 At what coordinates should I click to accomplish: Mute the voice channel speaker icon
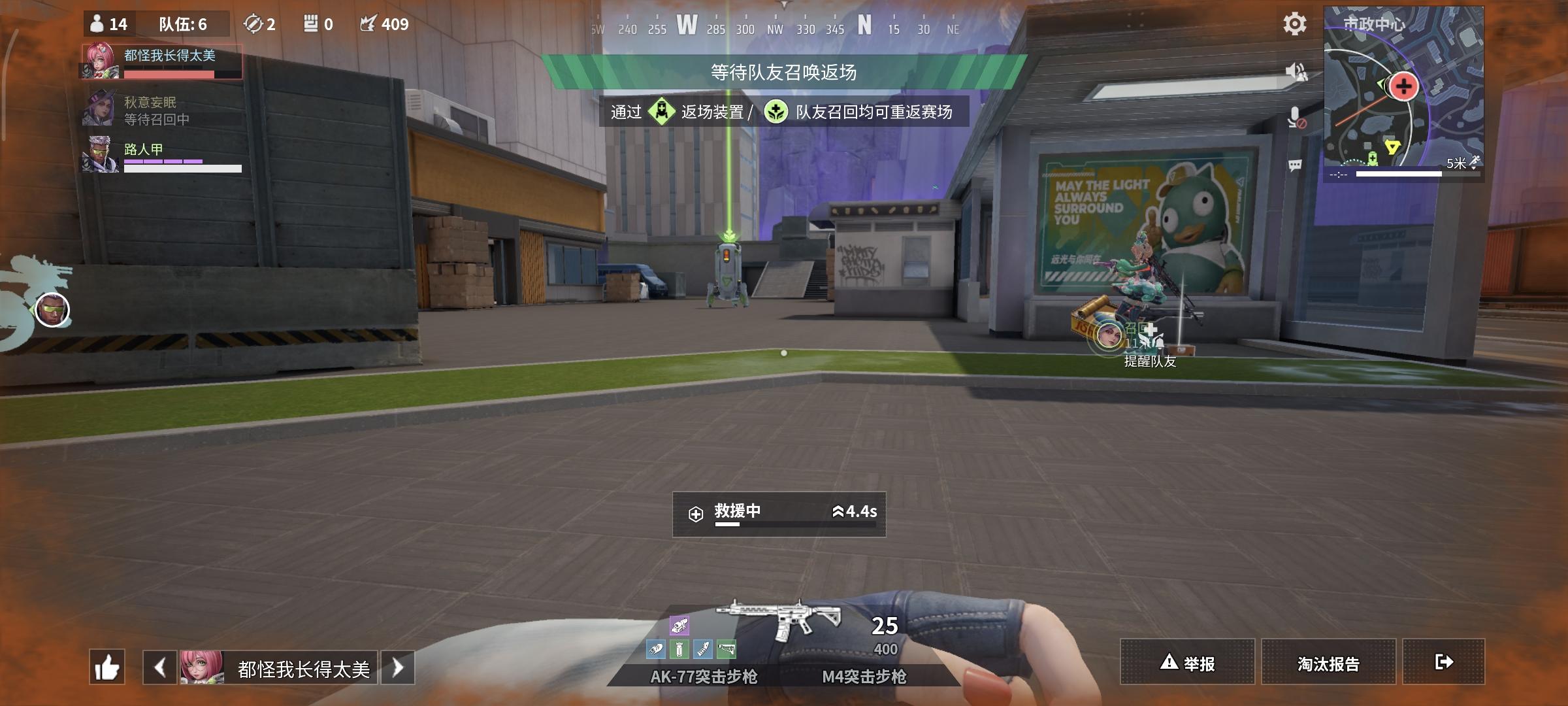tap(1297, 72)
